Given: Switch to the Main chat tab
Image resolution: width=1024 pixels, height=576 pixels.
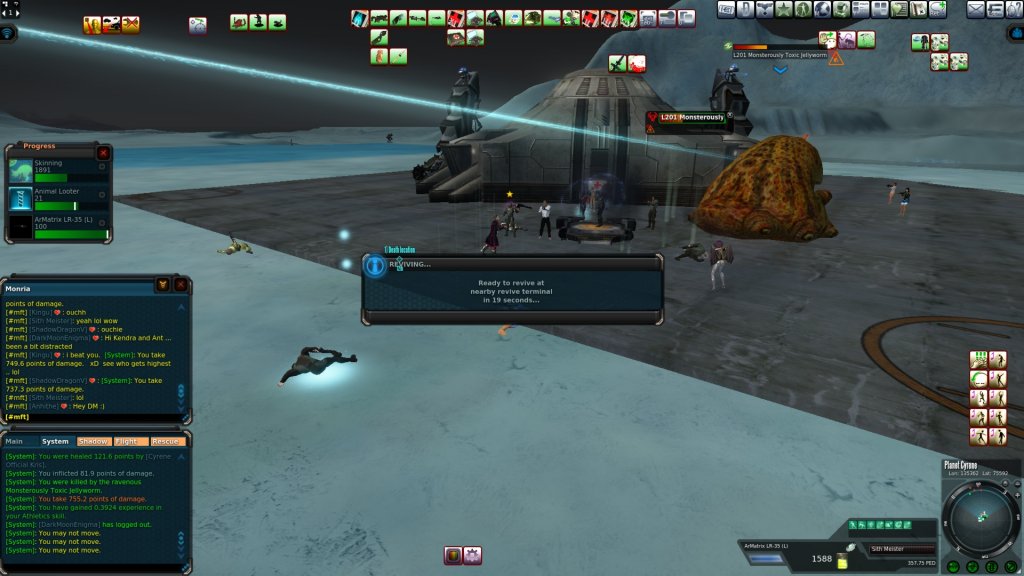Looking at the screenshot, I should [15, 441].
